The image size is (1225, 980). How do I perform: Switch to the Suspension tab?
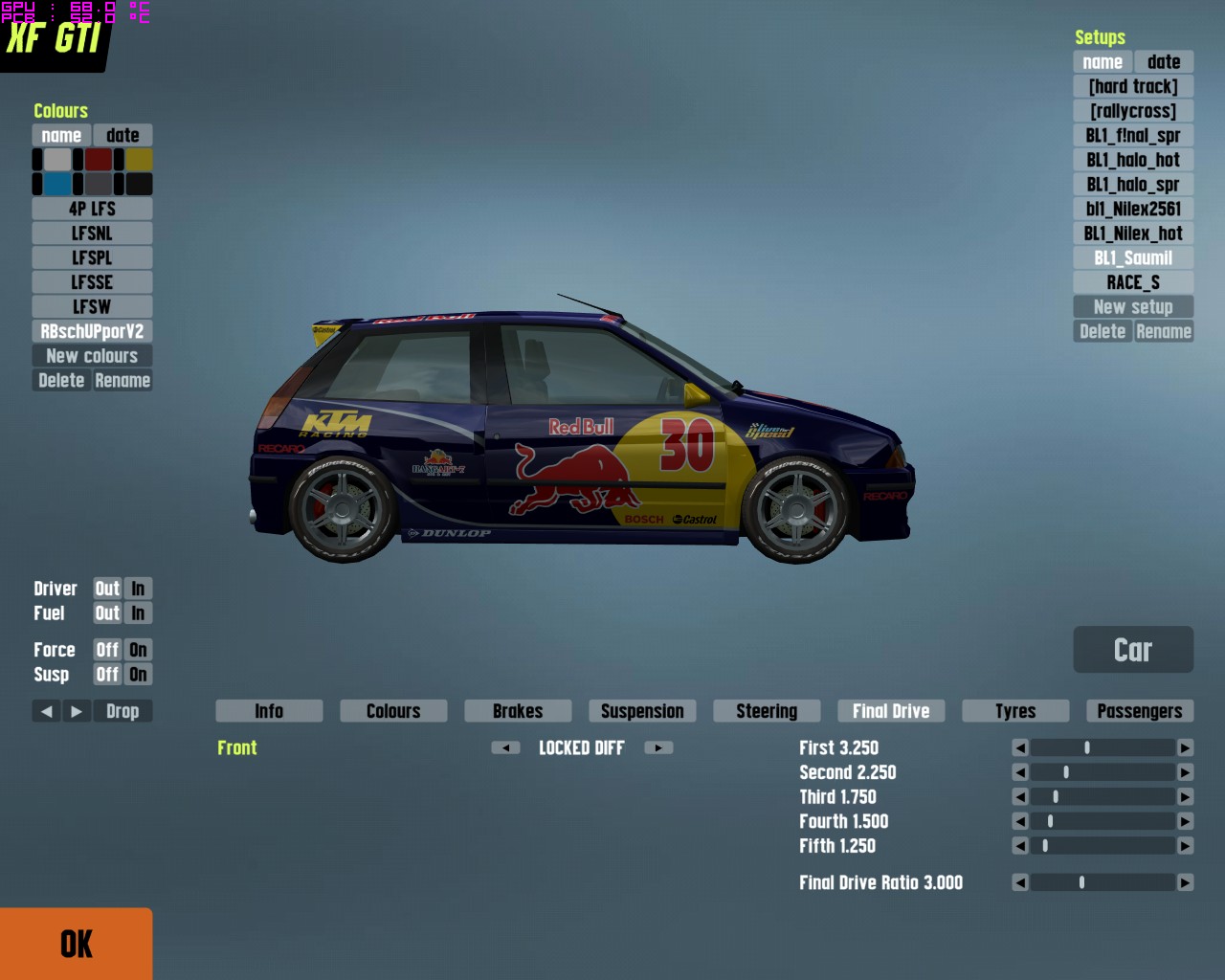(x=642, y=711)
